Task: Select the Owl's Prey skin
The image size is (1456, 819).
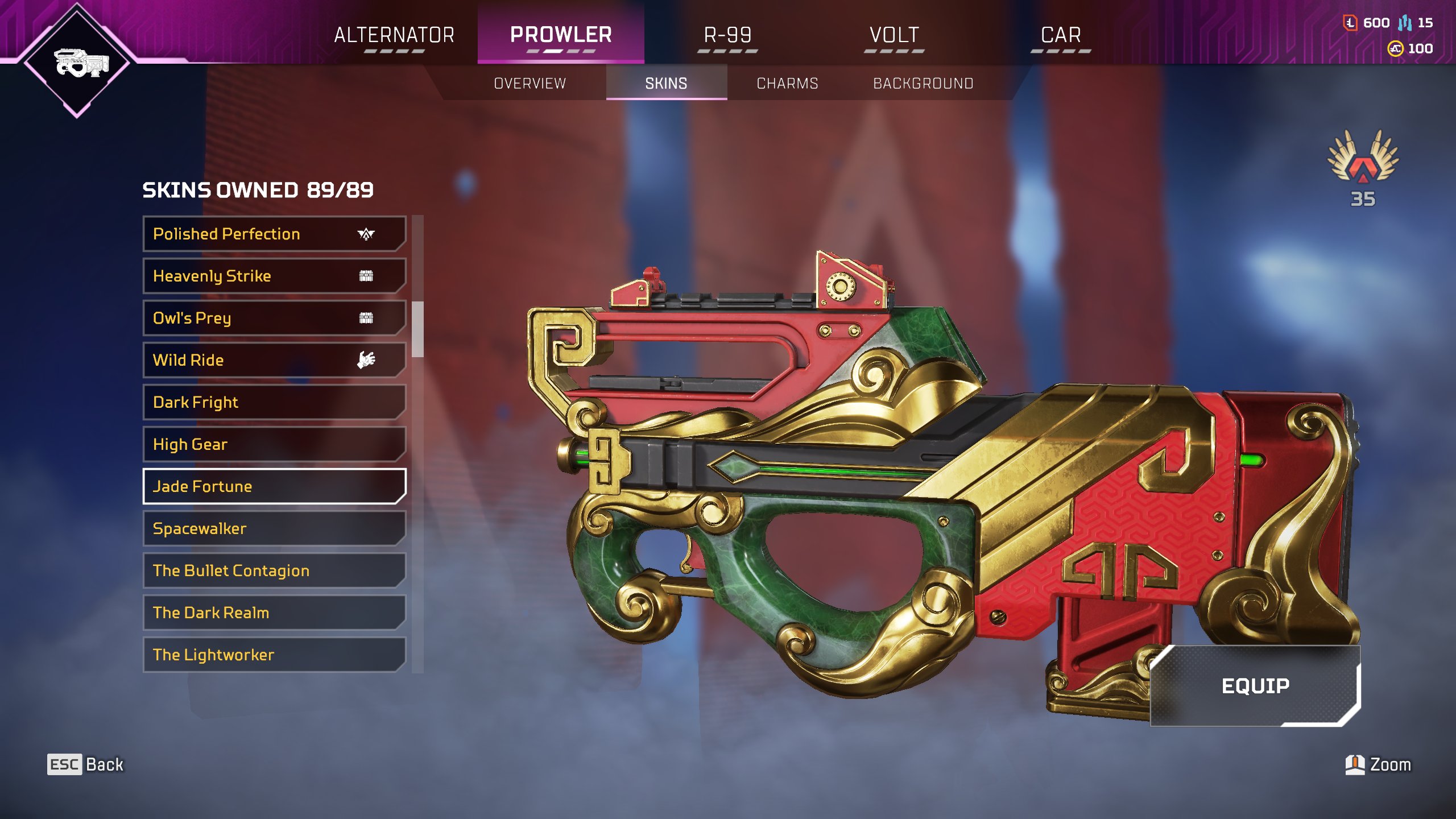Action: point(274,318)
